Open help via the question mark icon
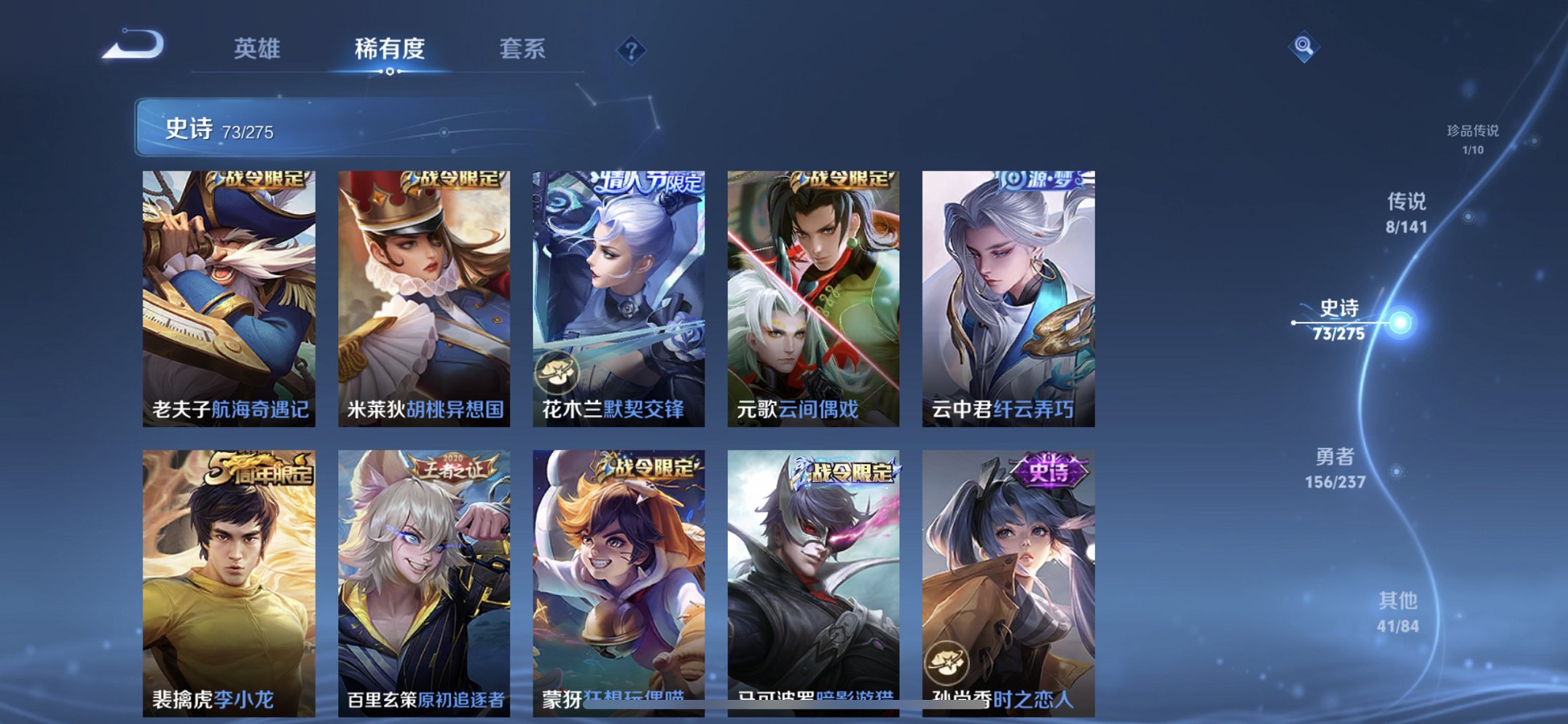The height and width of the screenshot is (724, 1568). click(x=632, y=50)
